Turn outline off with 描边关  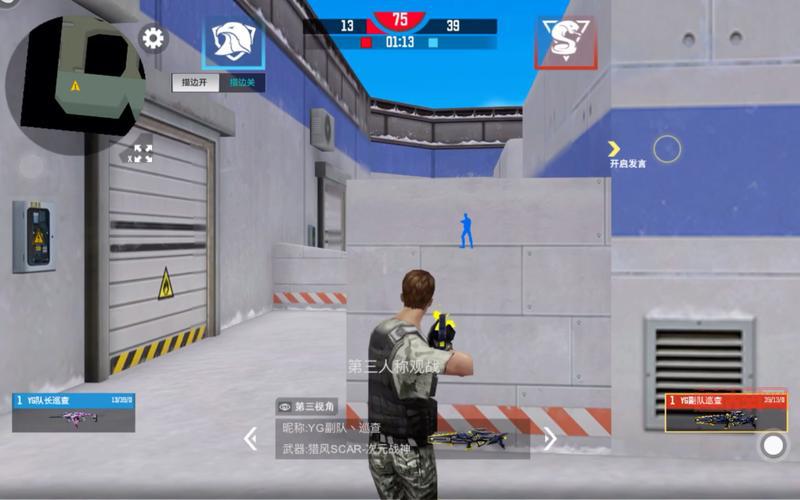pos(243,83)
